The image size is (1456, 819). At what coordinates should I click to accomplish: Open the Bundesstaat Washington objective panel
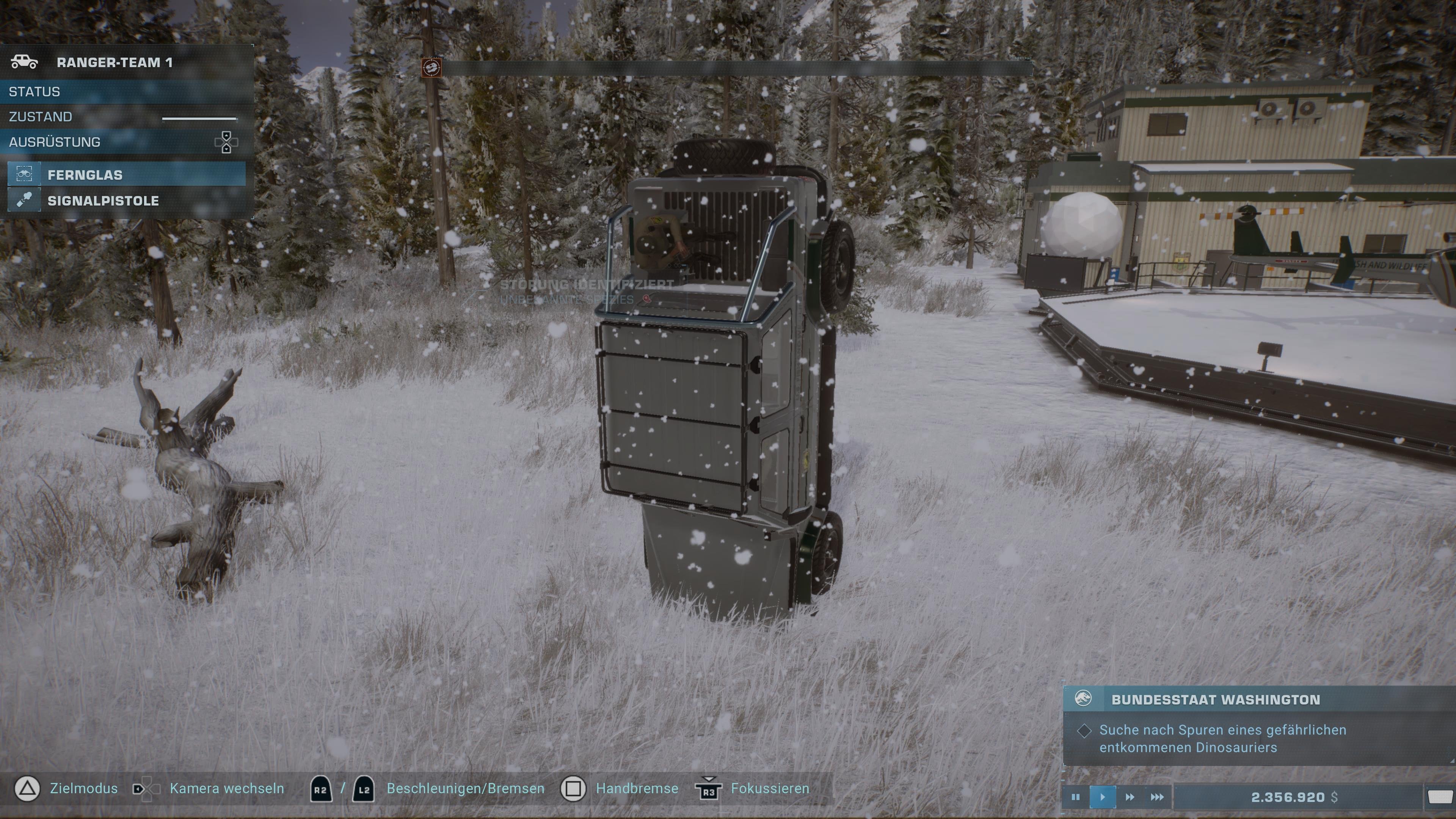click(1215, 700)
